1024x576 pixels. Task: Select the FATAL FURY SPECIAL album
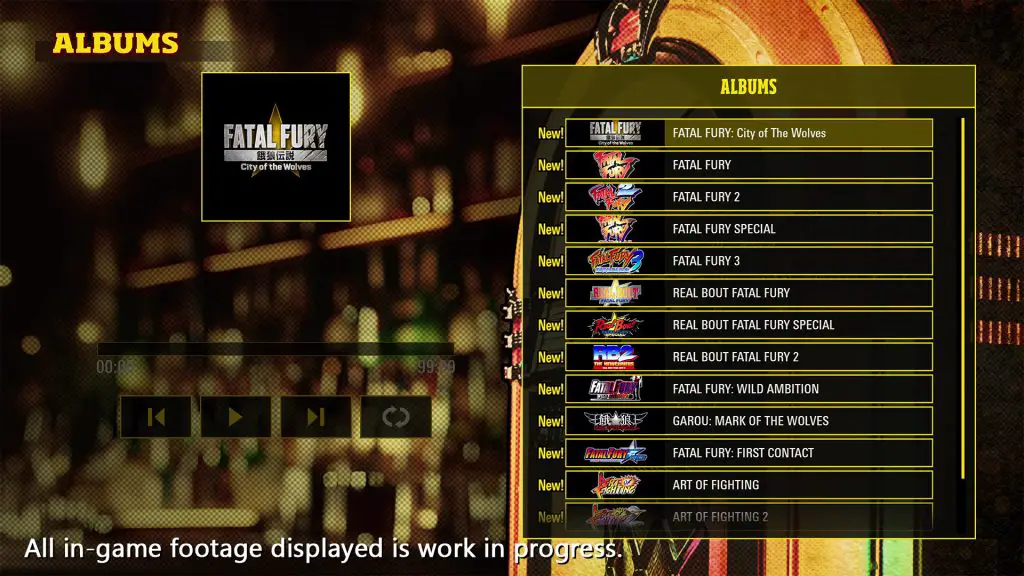click(x=748, y=229)
